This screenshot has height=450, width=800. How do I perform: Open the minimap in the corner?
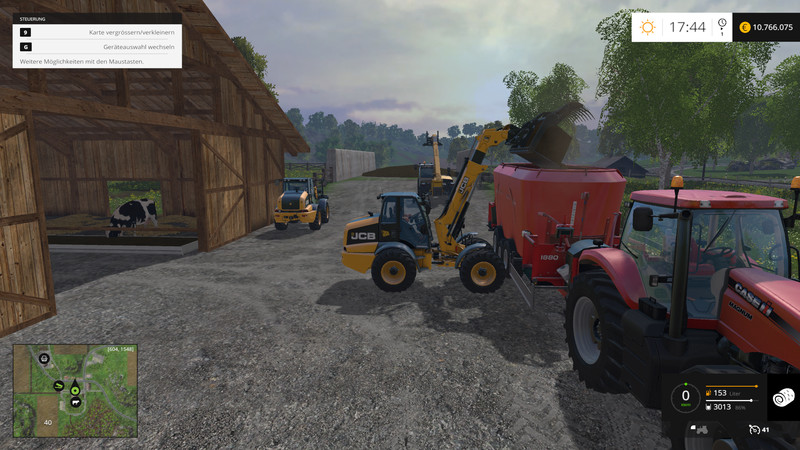75,391
